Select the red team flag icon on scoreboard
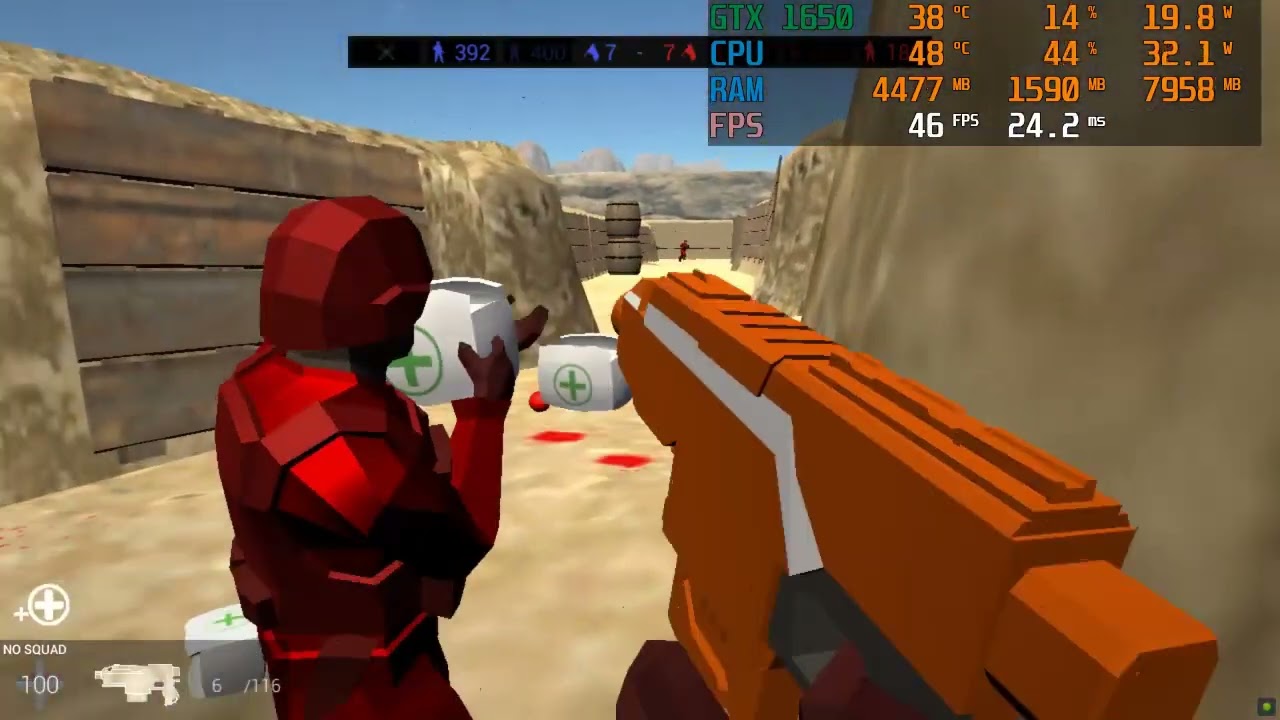Screen dimensions: 1280x720 click(687, 53)
